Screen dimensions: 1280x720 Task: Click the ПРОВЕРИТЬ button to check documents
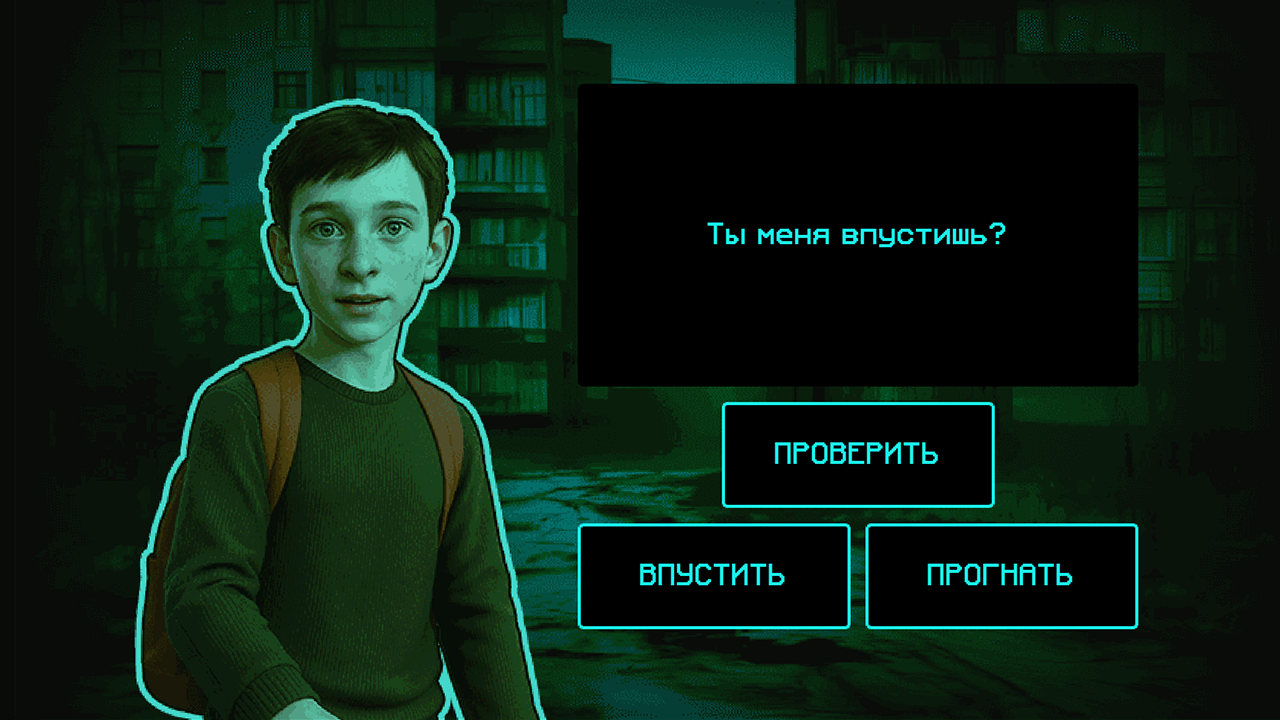[857, 454]
